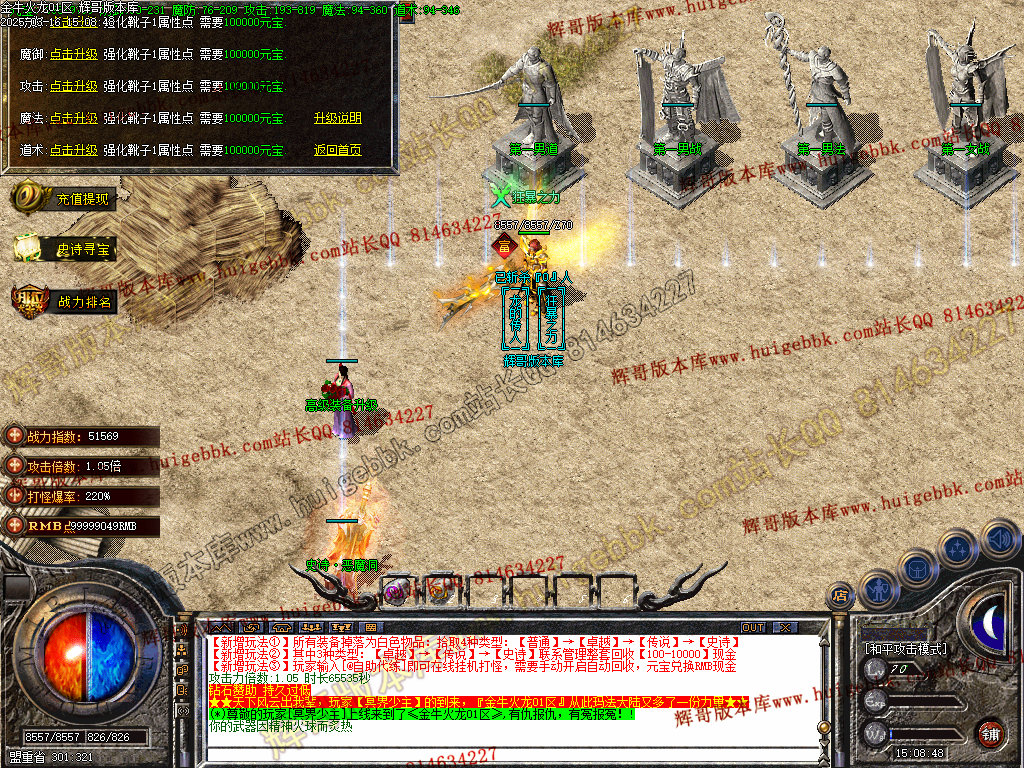Upgrade the 攻击 boot attribute
1024x768 pixels.
pyautogui.click(x=74, y=86)
